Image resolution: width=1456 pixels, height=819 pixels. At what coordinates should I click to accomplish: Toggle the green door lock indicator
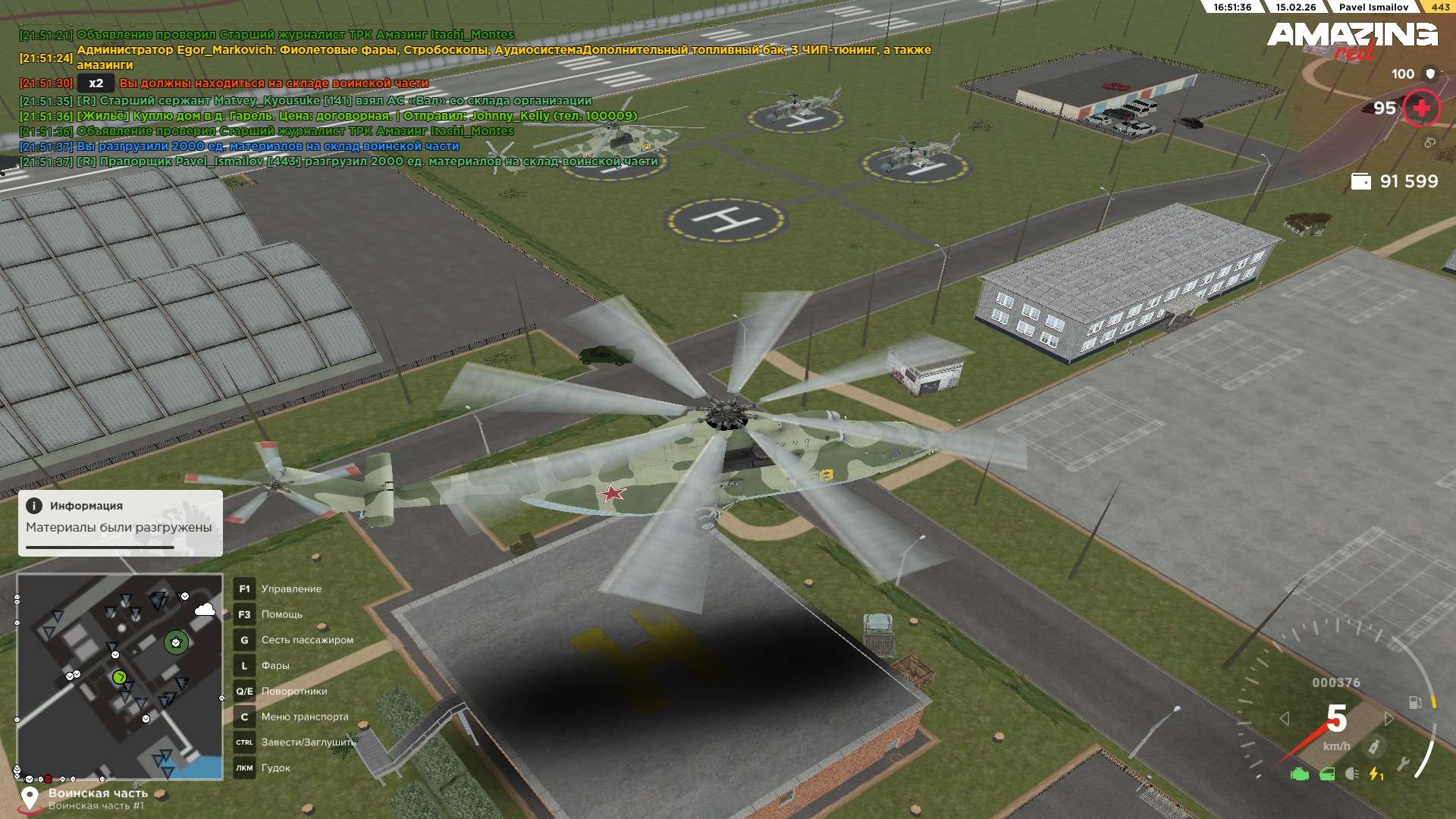pyautogui.click(x=1327, y=774)
